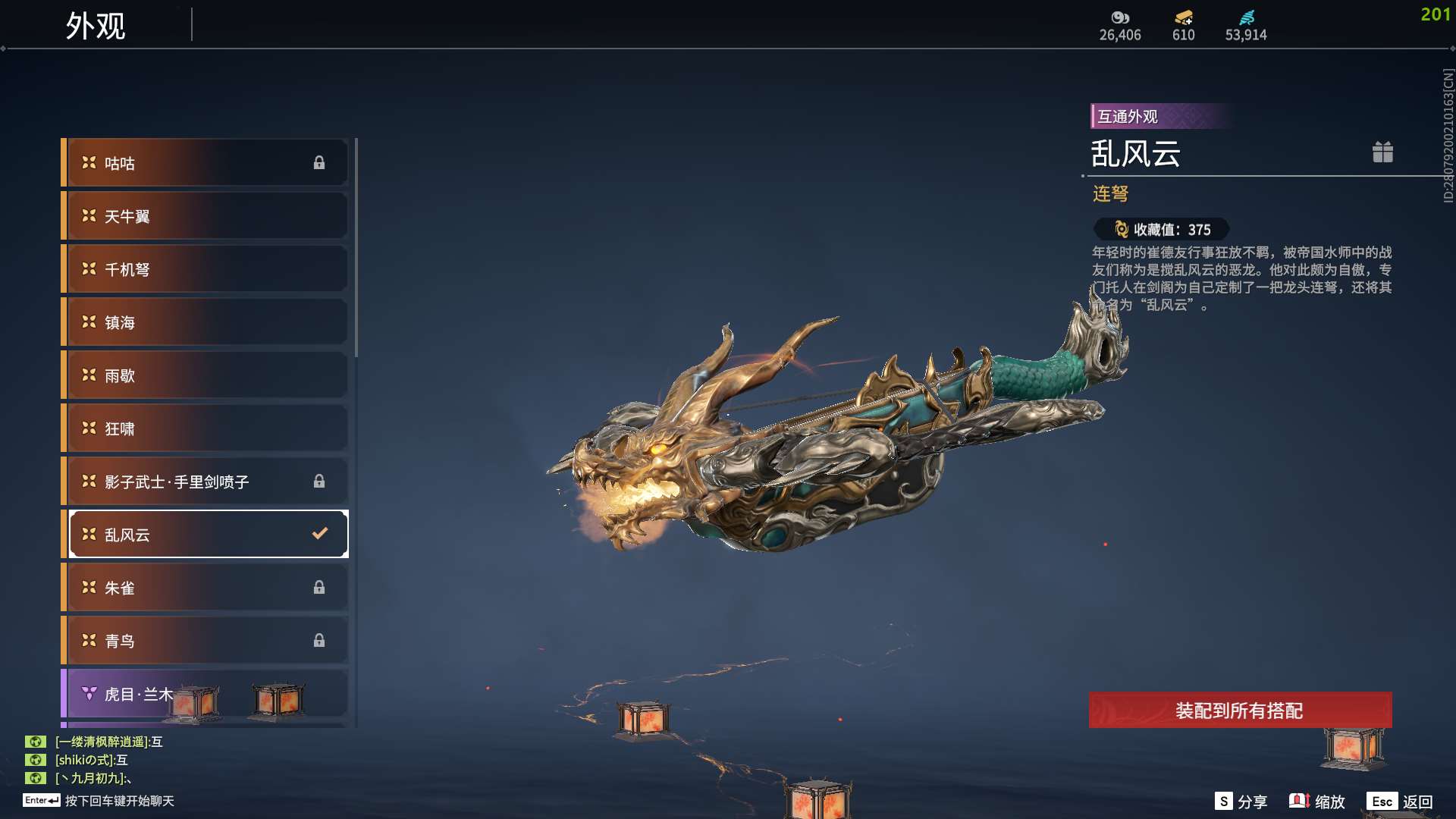Viewport: 1456px width, 819px height.
Task: Choose the locked 朱雀 skin
Action: [206, 588]
